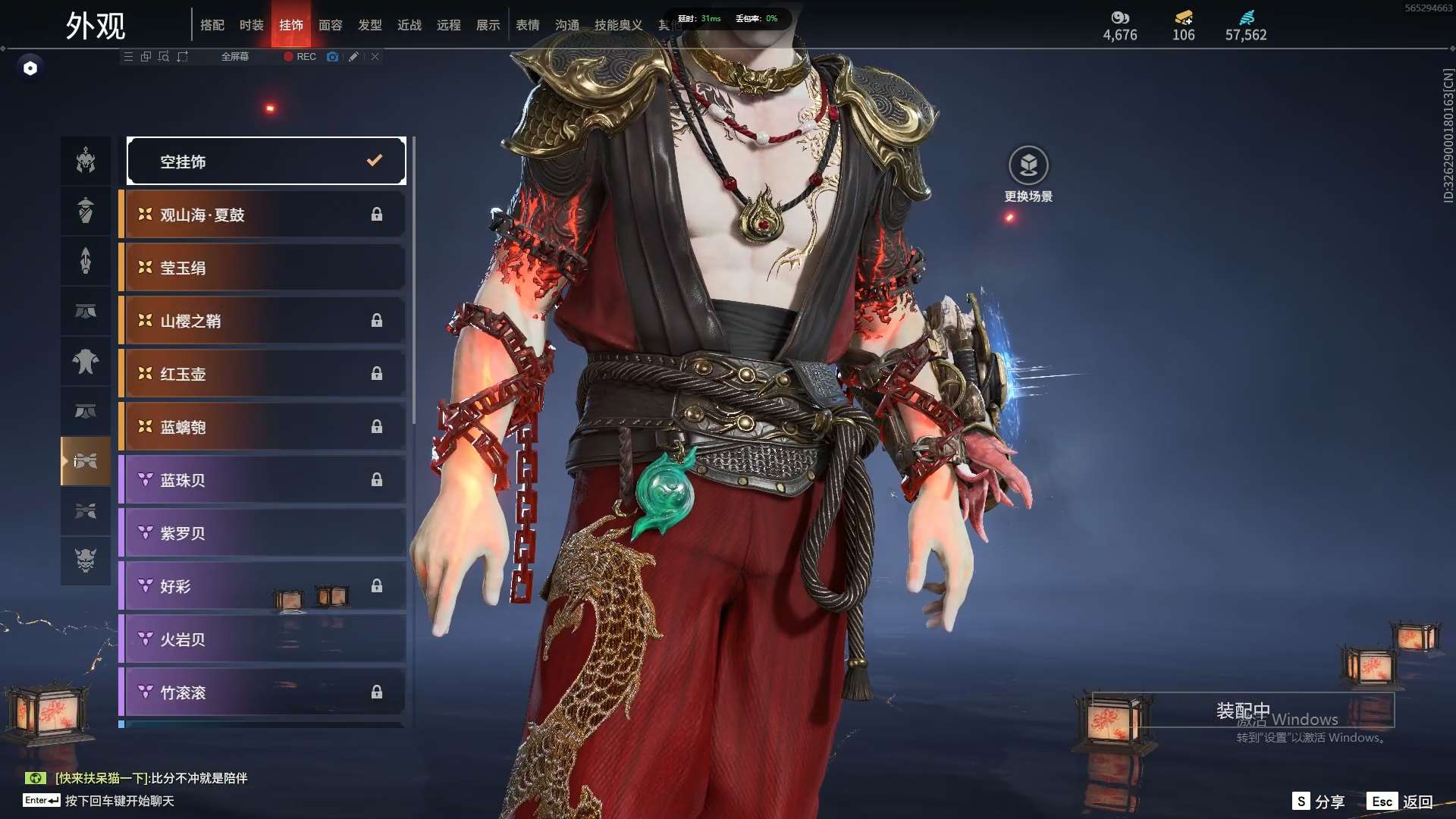Open the 搭配 tab
Image resolution: width=1456 pixels, height=819 pixels.
[x=212, y=25]
